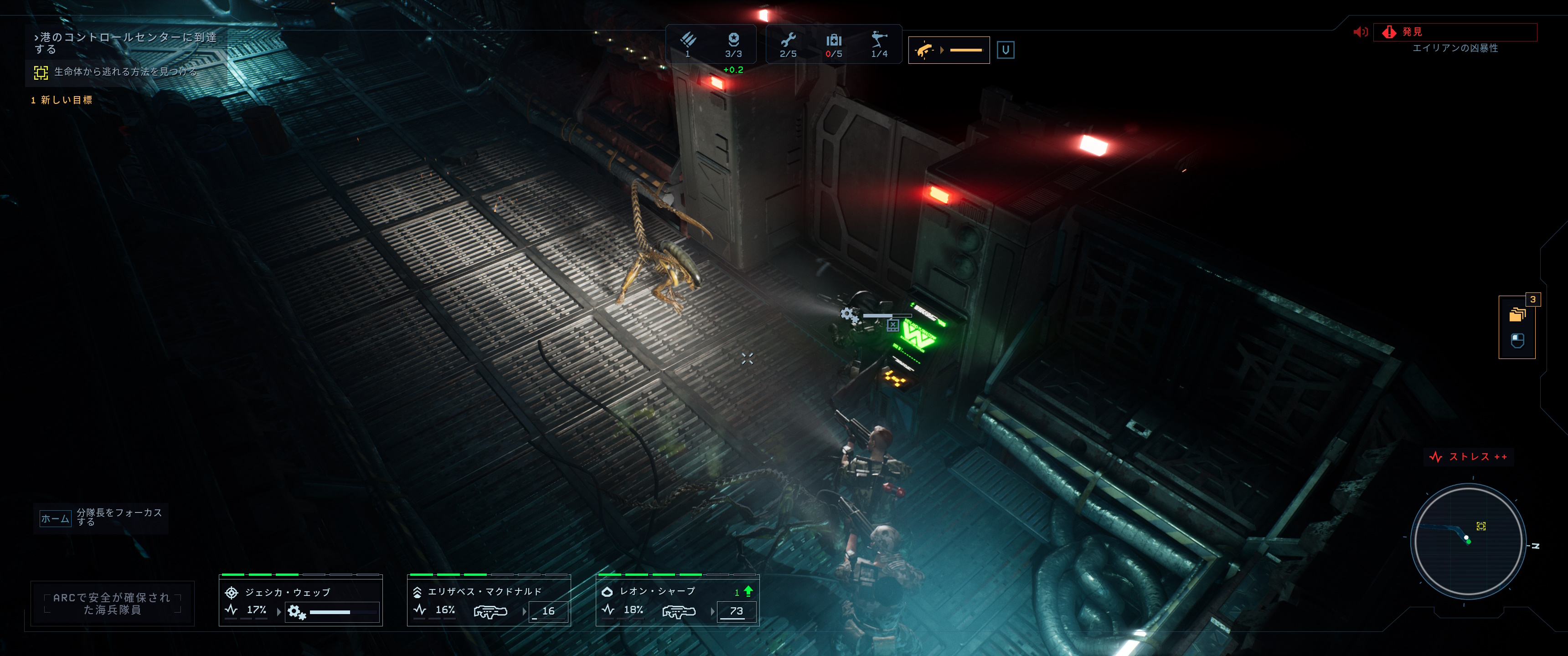Select marine Jessica Webb's squad card
The height and width of the screenshot is (656, 1568).
[301, 600]
